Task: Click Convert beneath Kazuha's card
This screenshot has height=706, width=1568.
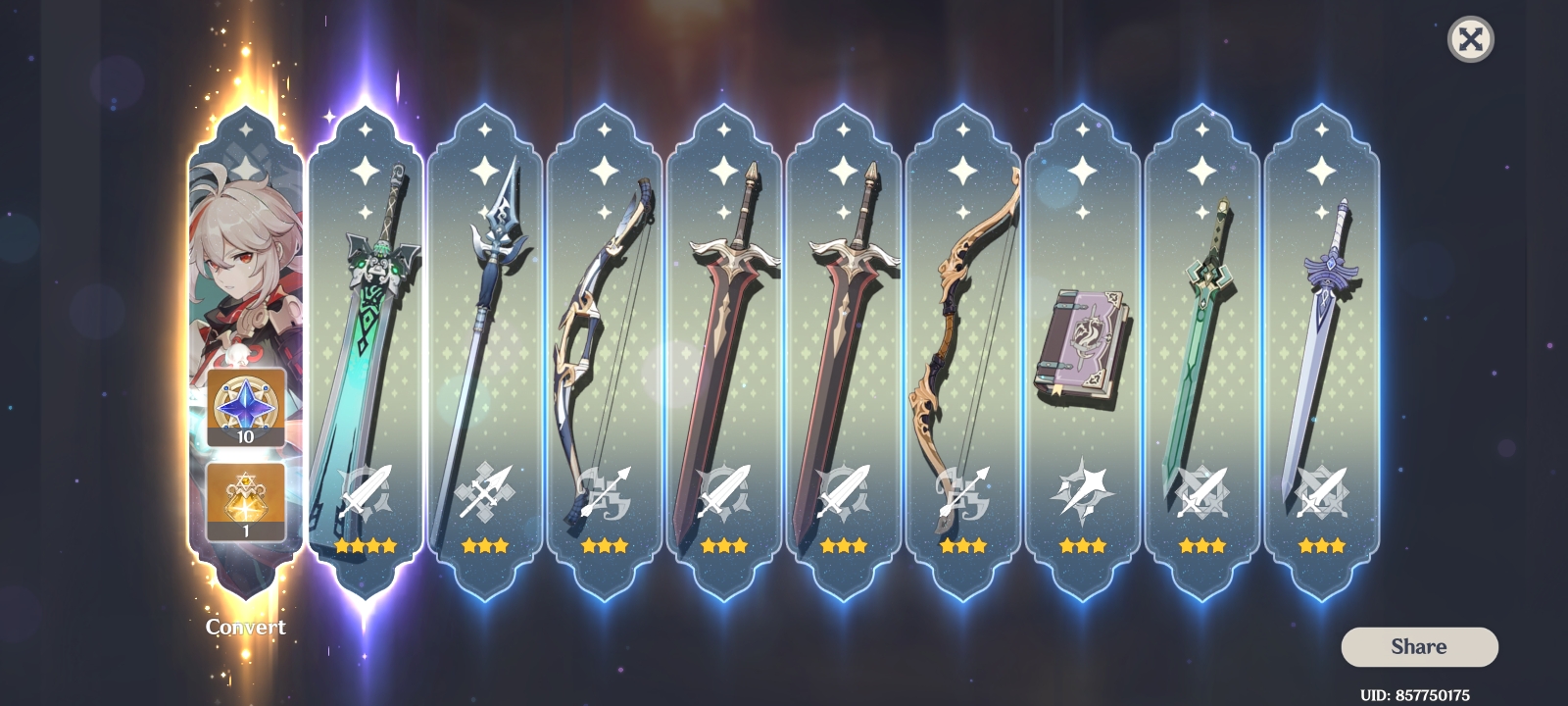Action: (x=246, y=627)
